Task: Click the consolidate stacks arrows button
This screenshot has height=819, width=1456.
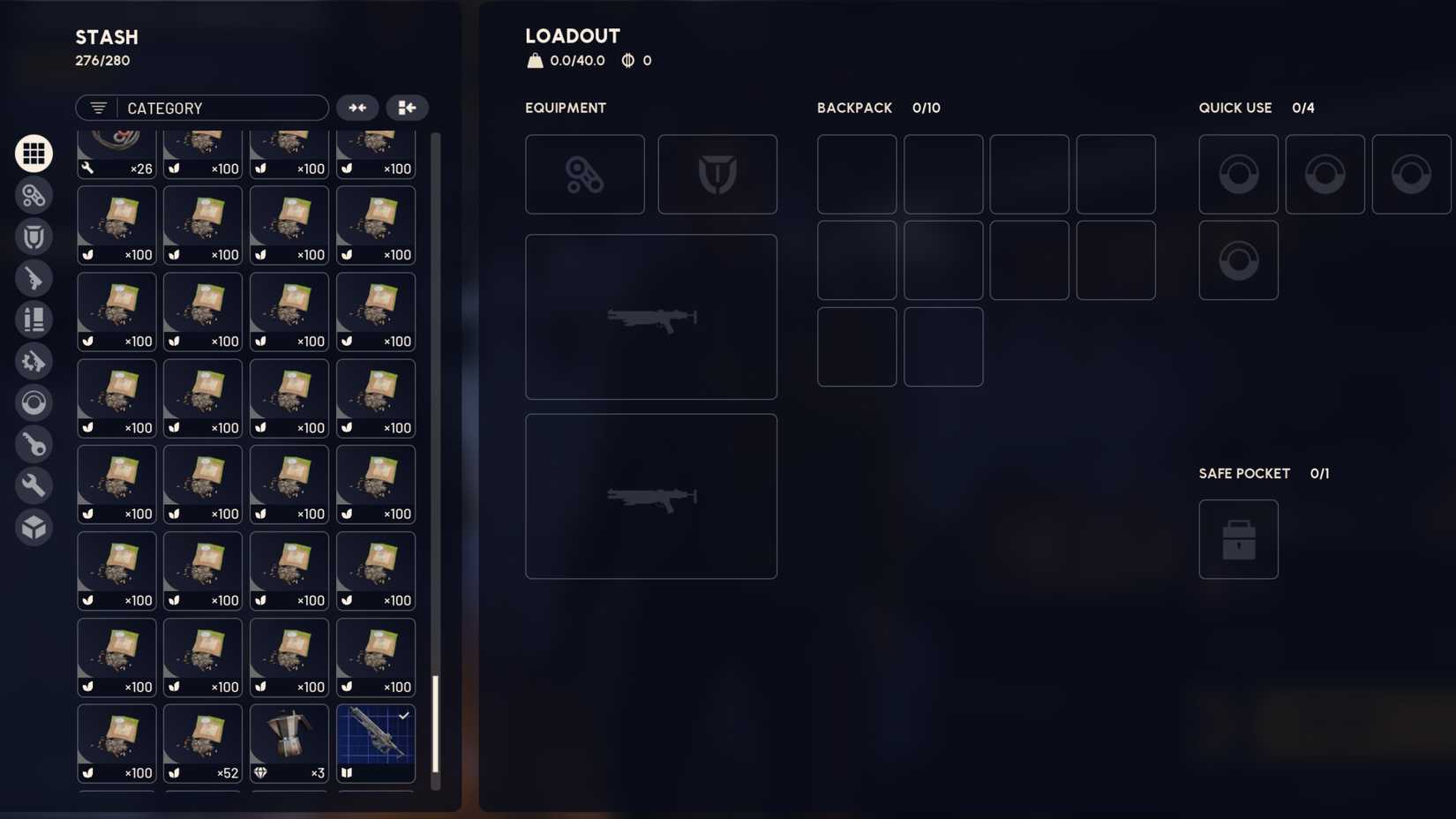Action: [x=357, y=107]
